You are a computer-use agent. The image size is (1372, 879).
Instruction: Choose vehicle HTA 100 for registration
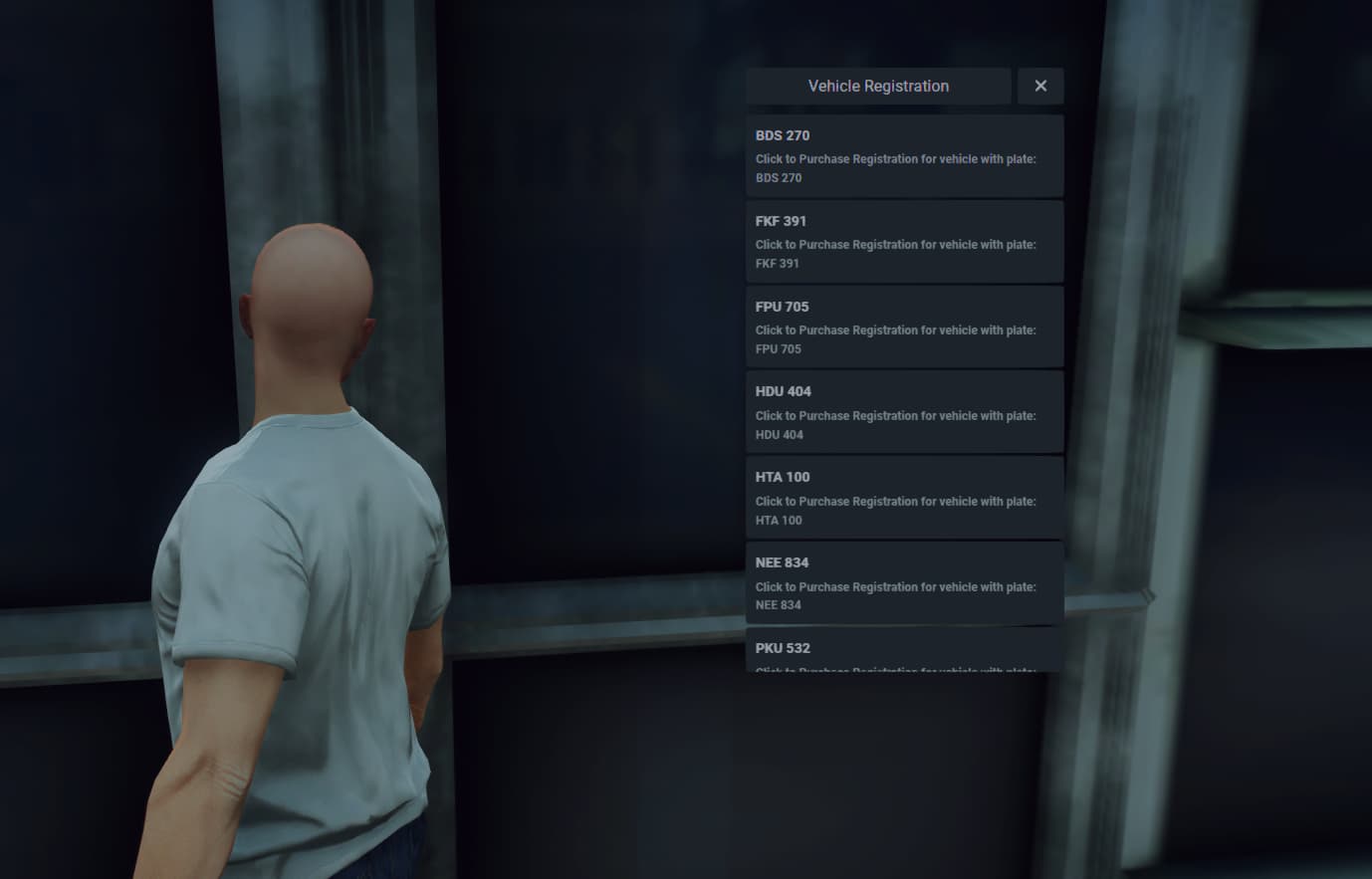coord(904,498)
